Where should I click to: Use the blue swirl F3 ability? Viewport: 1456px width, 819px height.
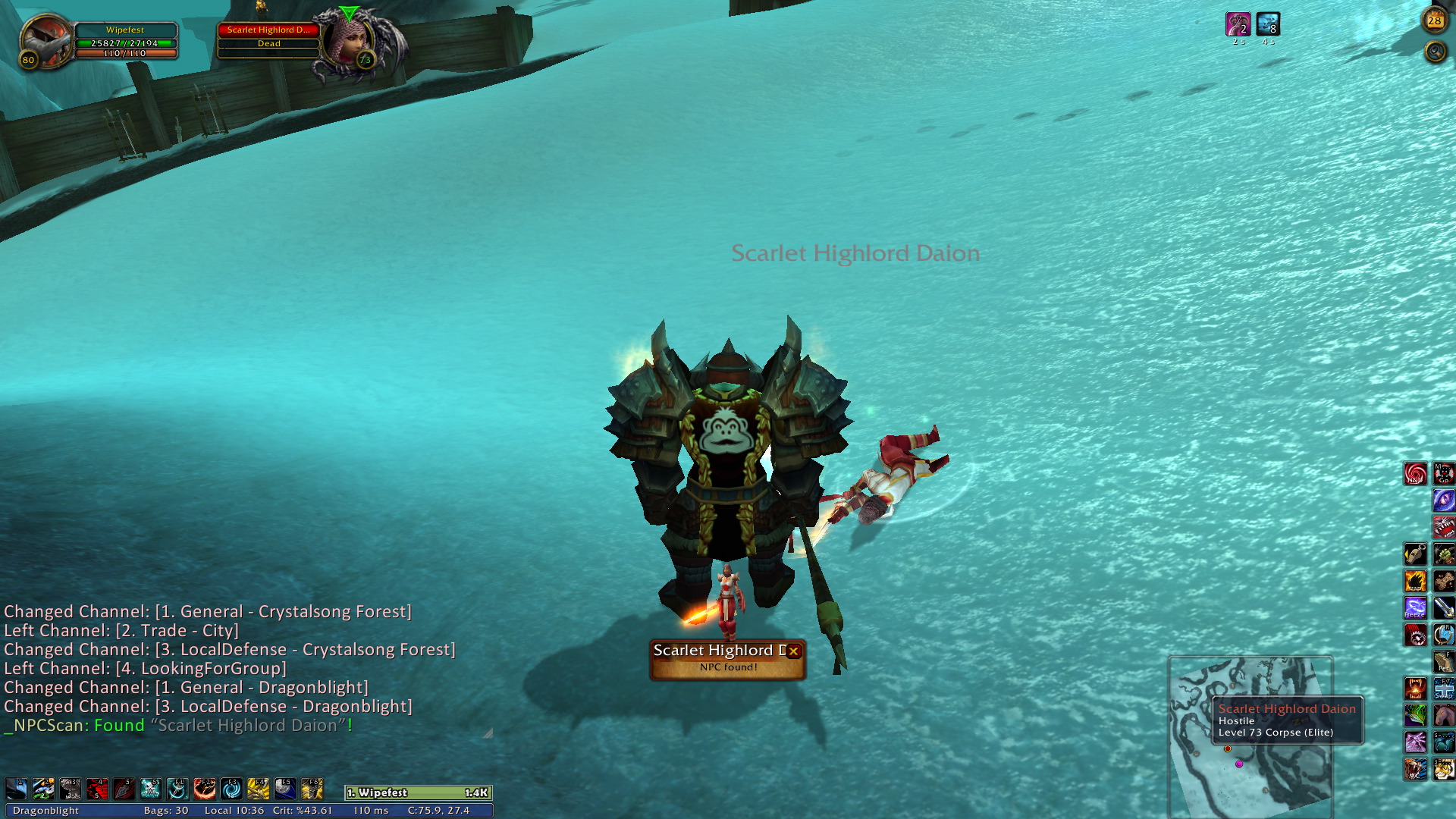pyautogui.click(x=231, y=789)
